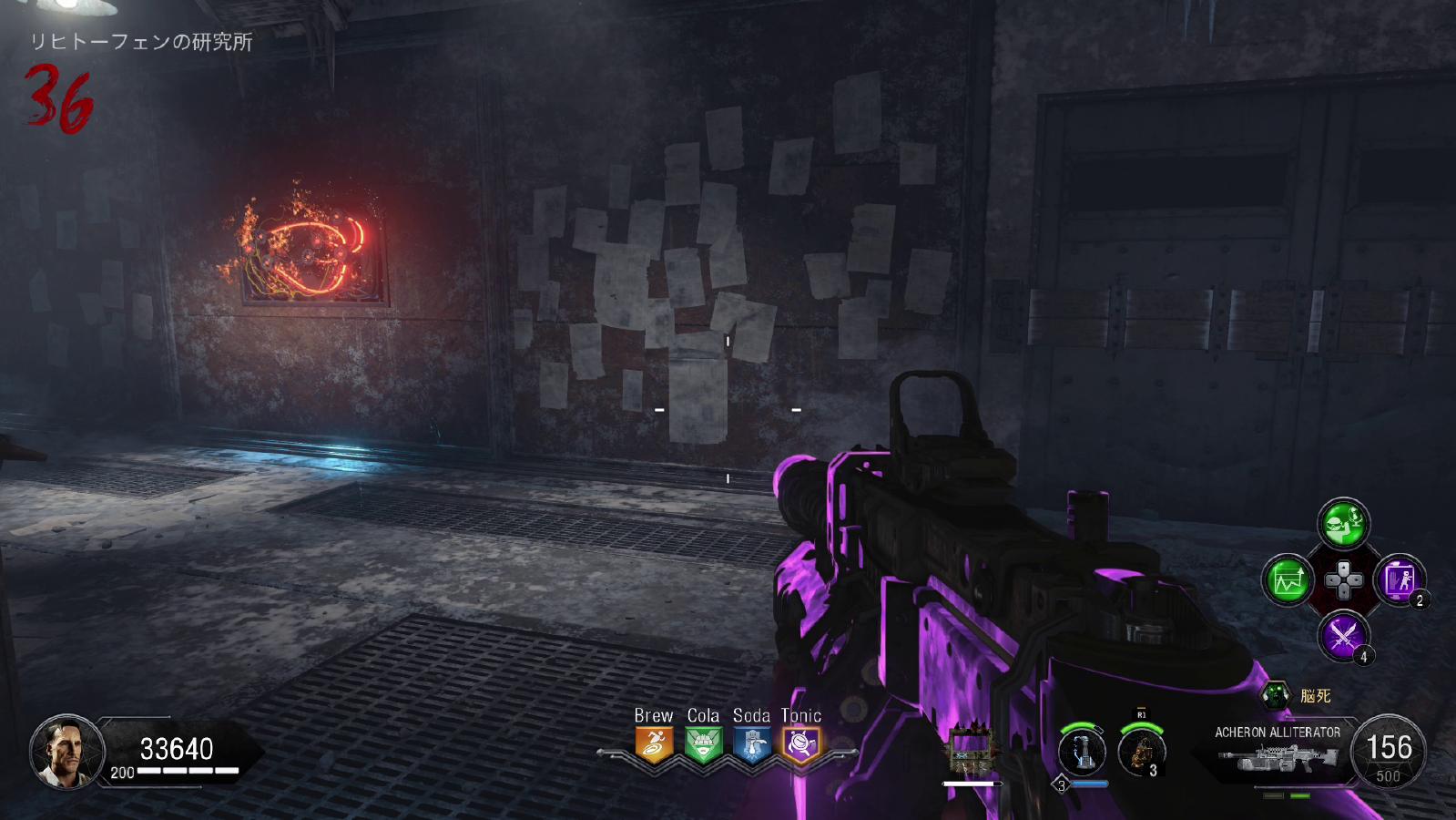Image resolution: width=1456 pixels, height=820 pixels.
Task: Select the blue Soda perk icon
Action: [x=752, y=744]
